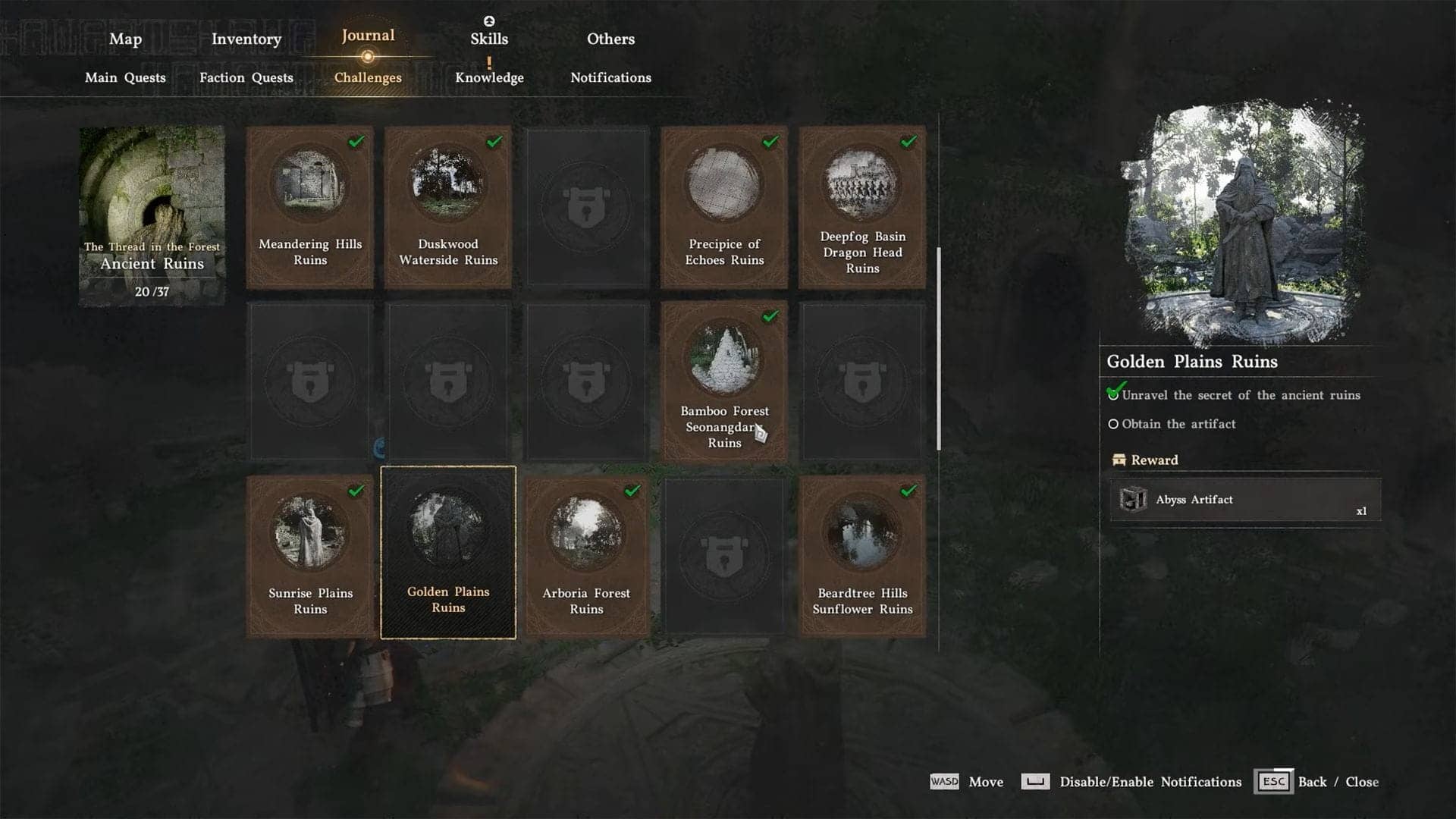Select the Meandering Hills Ruins card

[310, 207]
